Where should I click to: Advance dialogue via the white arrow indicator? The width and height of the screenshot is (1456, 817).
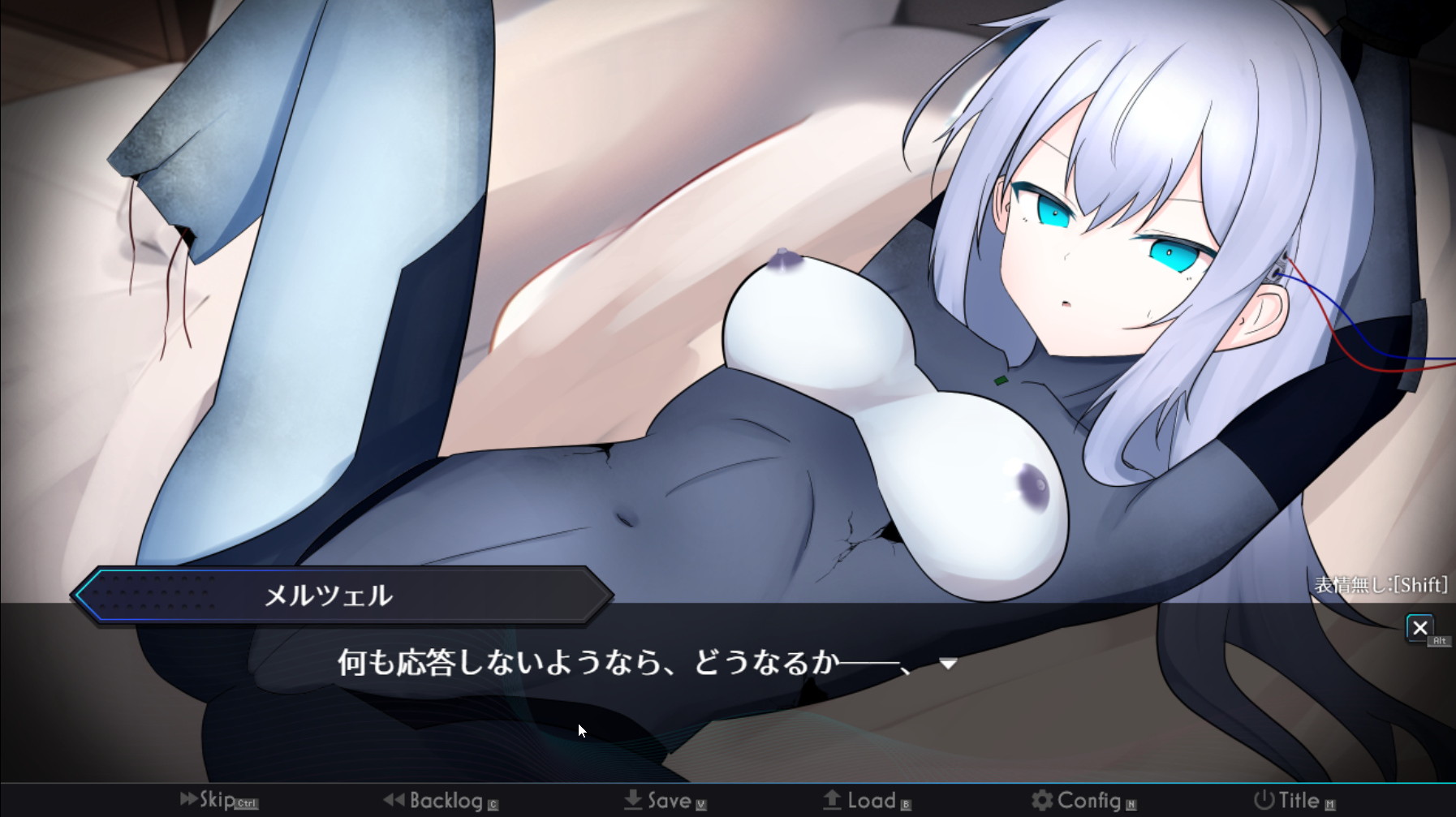(947, 664)
